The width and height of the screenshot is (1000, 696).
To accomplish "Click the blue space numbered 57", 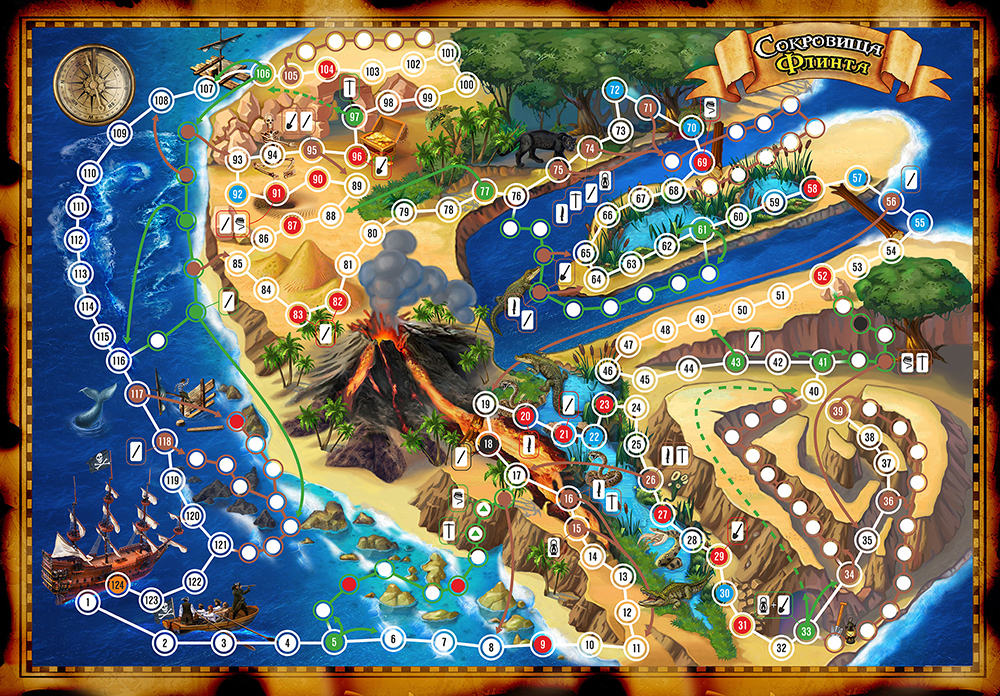I will [x=857, y=178].
